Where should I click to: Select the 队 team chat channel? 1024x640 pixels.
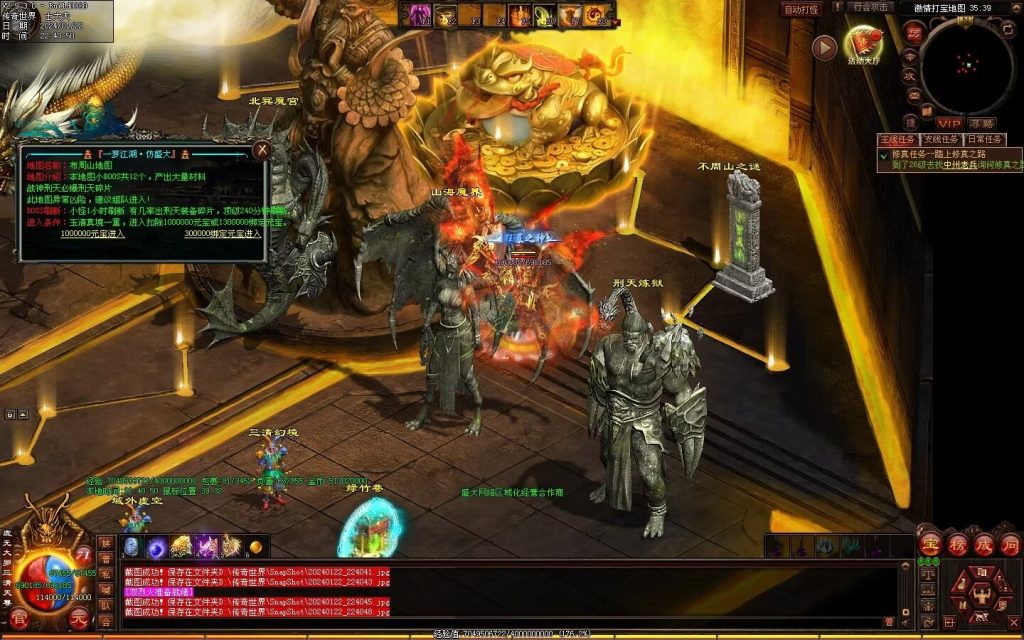click(x=105, y=604)
